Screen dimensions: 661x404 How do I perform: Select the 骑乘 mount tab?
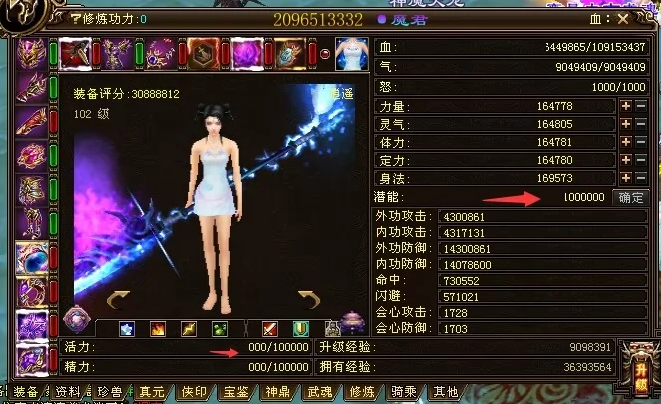pos(404,392)
